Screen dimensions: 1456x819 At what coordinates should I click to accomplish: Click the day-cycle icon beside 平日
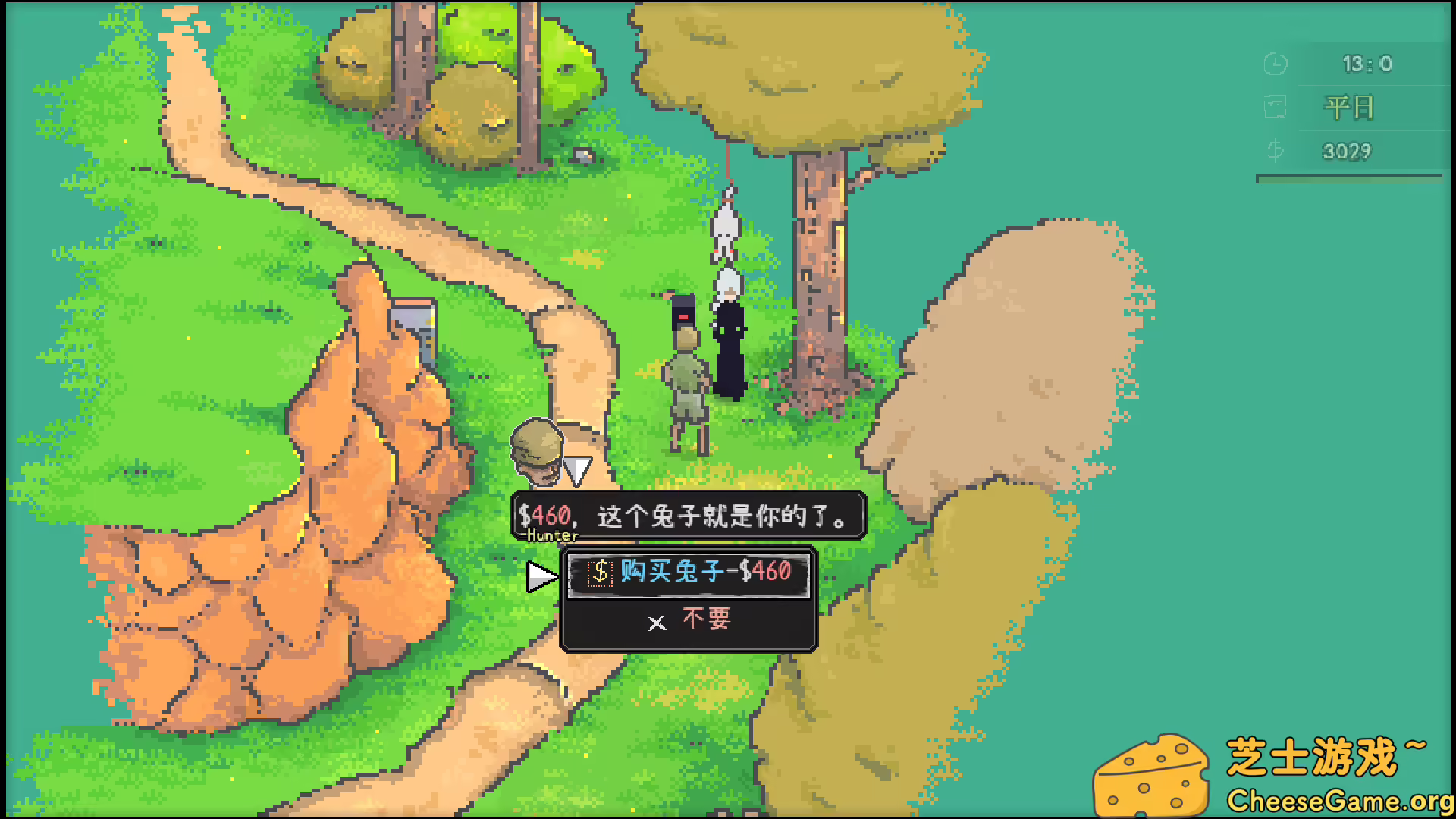click(x=1275, y=107)
